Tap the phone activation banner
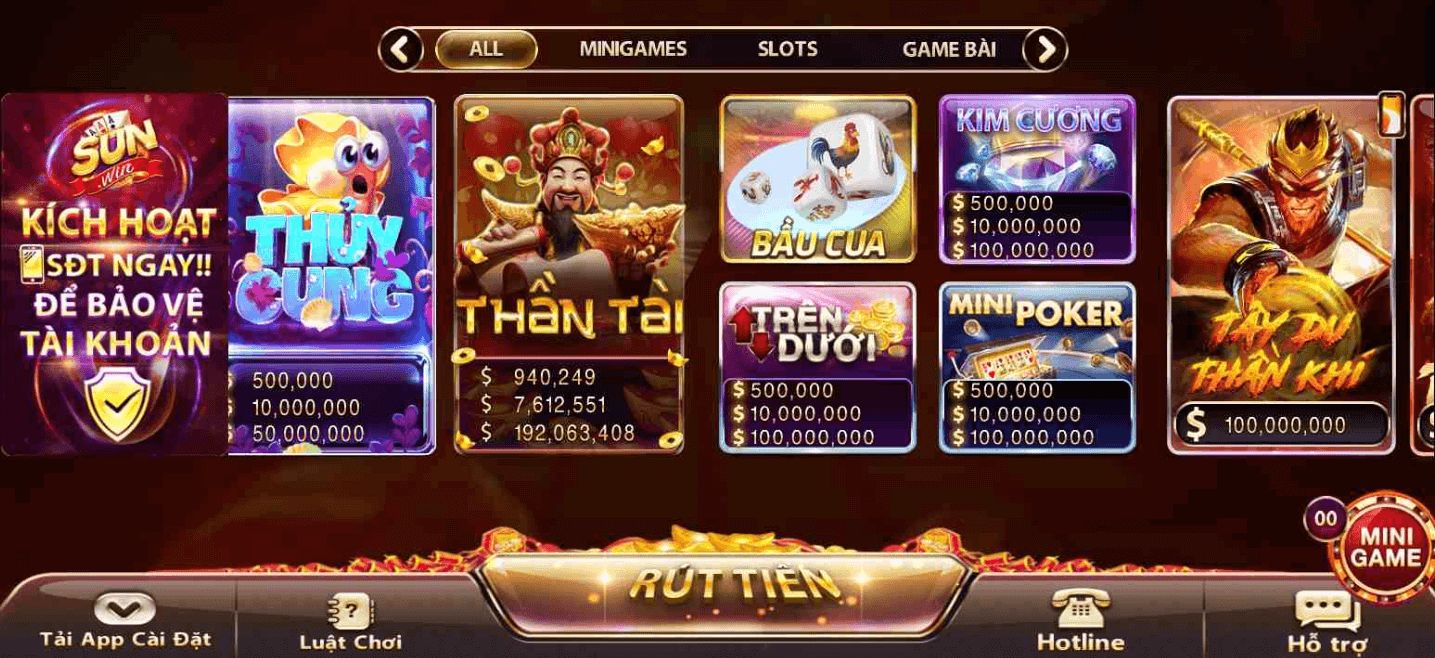Image resolution: width=1435 pixels, height=658 pixels. pyautogui.click(x=115, y=275)
